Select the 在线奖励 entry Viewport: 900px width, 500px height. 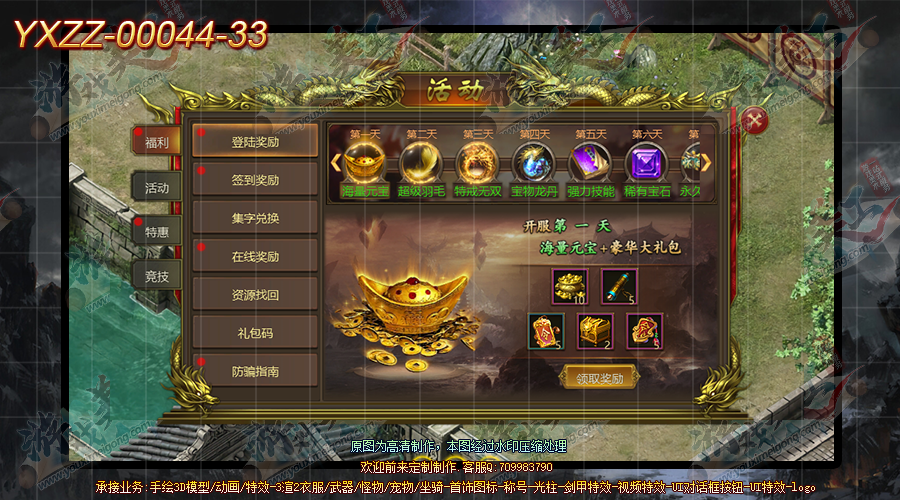(255, 257)
